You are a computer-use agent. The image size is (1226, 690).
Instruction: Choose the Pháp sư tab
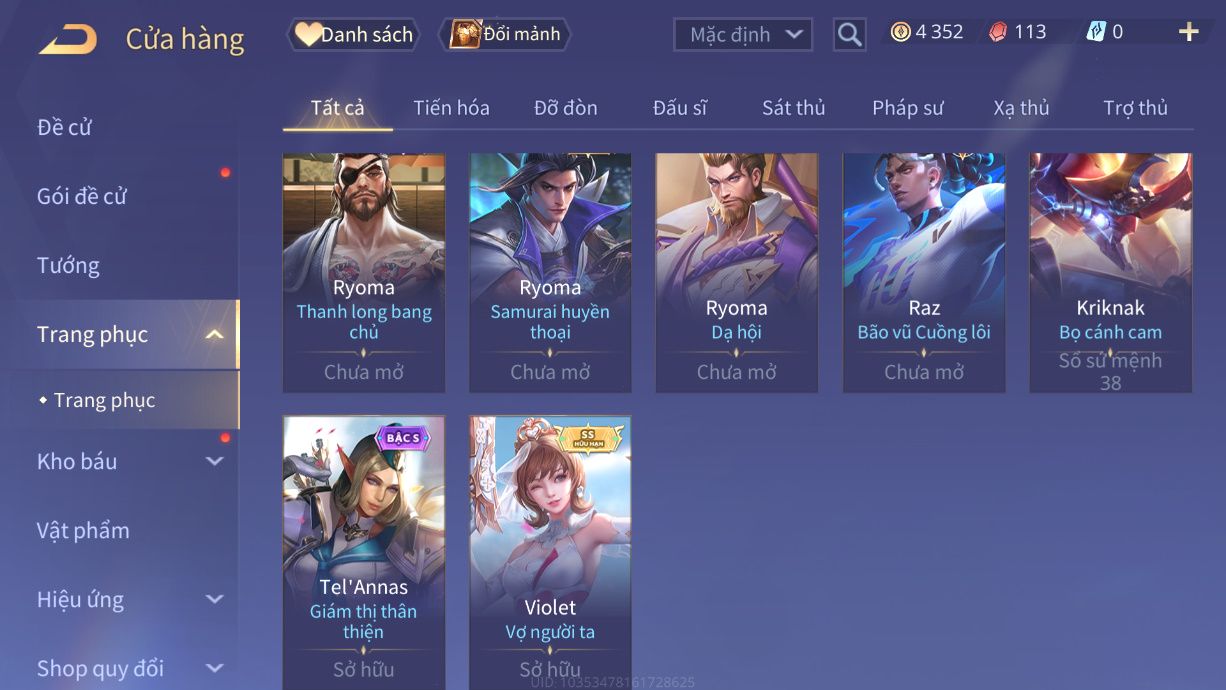click(x=907, y=108)
